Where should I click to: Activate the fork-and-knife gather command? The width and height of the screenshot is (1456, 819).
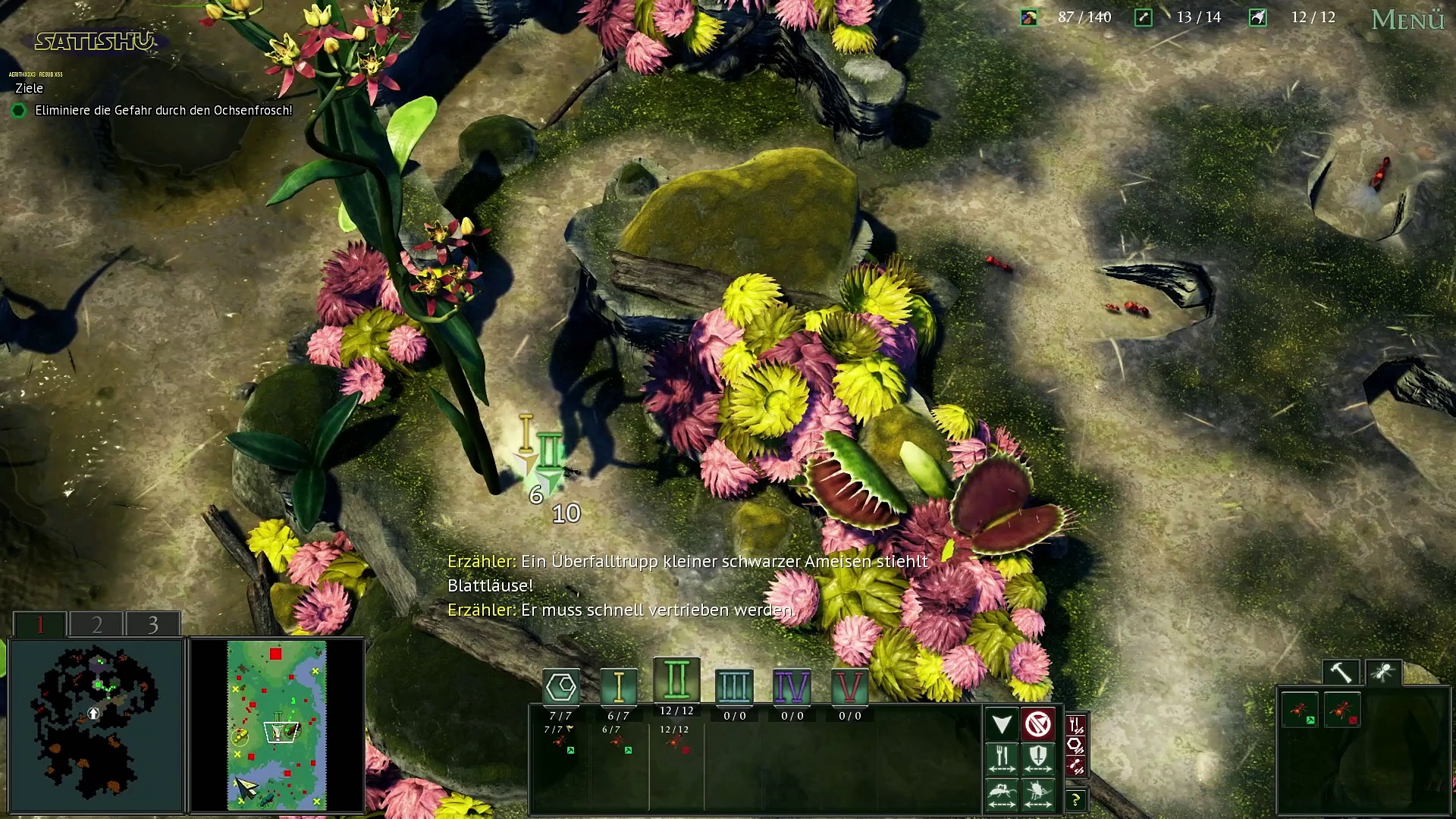tap(1002, 758)
